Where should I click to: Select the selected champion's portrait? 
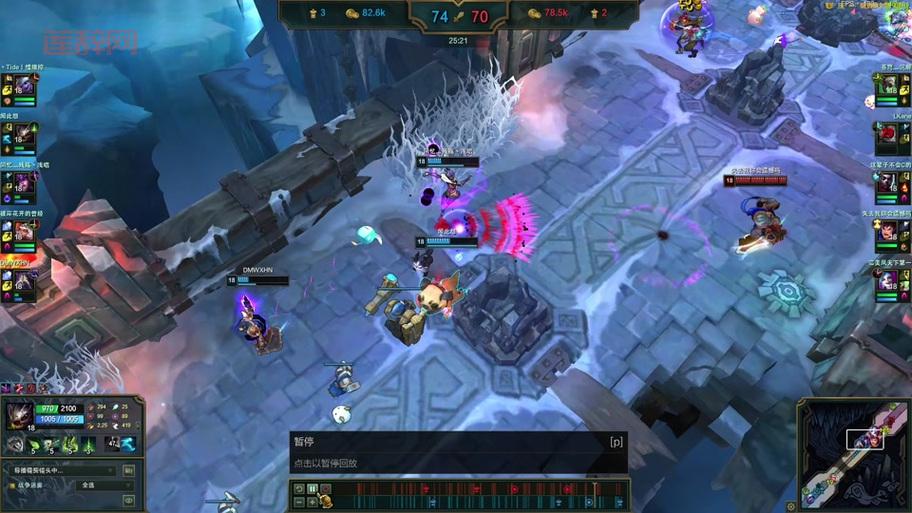18,415
